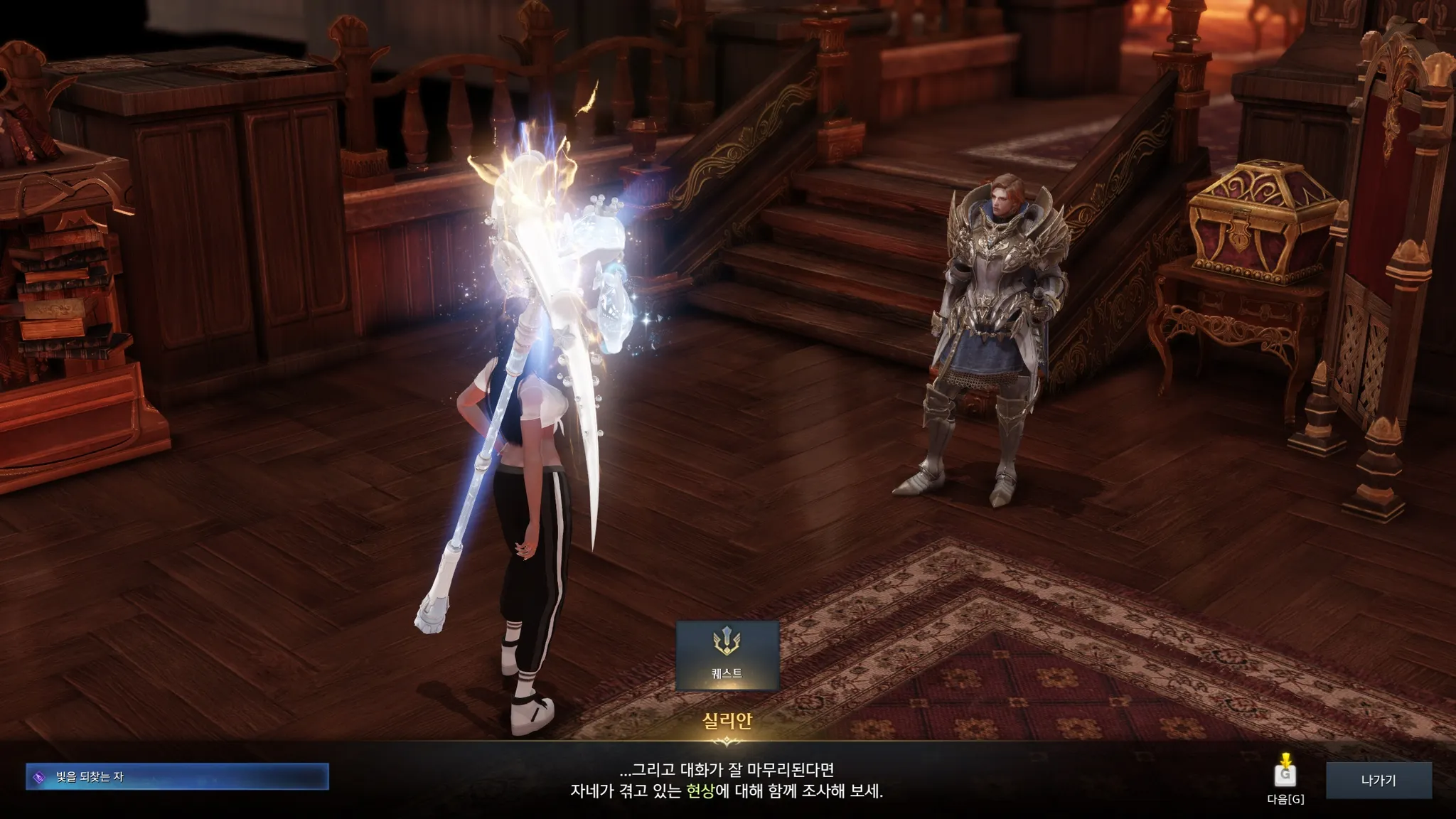The height and width of the screenshot is (819, 1456).
Task: Select the 빛을 되찾는 자 quest tracker
Action: tap(177, 777)
